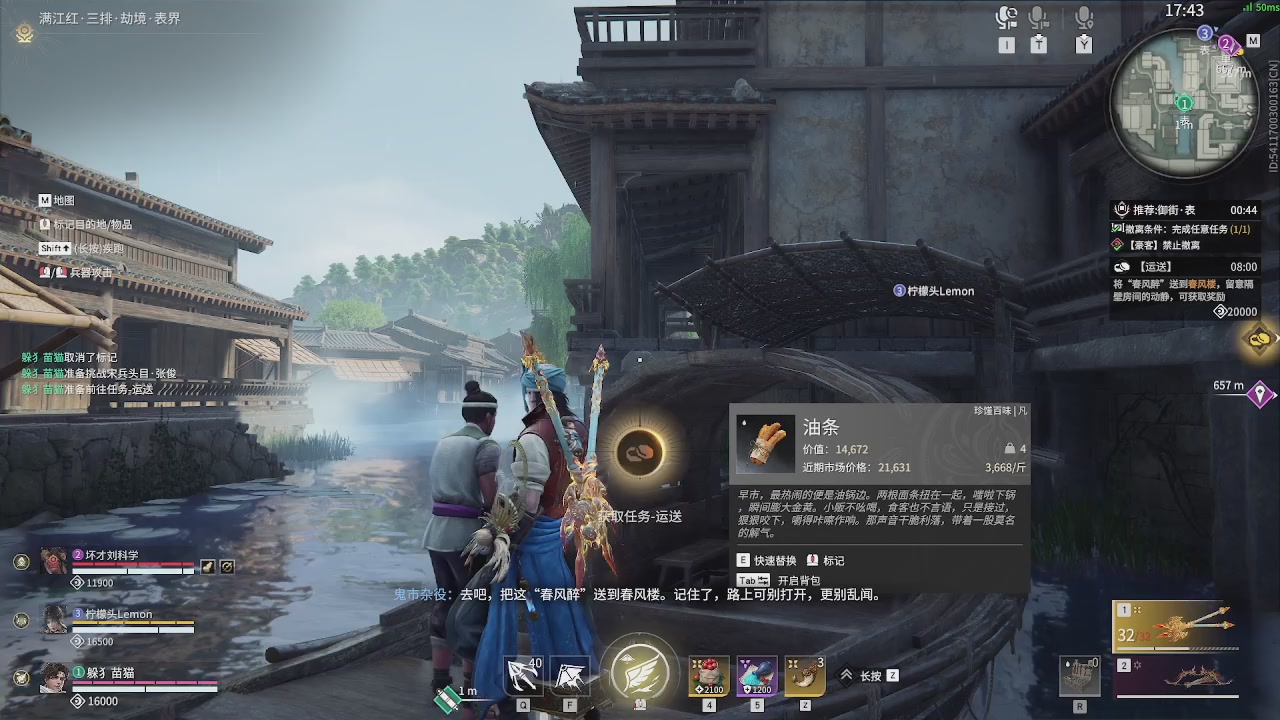Use the horn item bound to Z
The width and height of the screenshot is (1280, 720).
(804, 675)
